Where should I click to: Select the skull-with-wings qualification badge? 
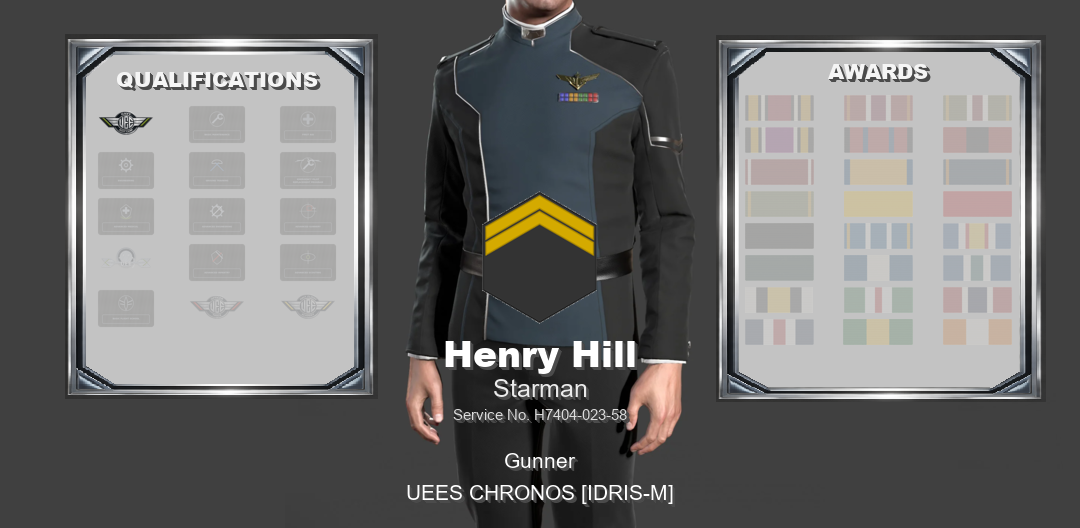[126, 261]
